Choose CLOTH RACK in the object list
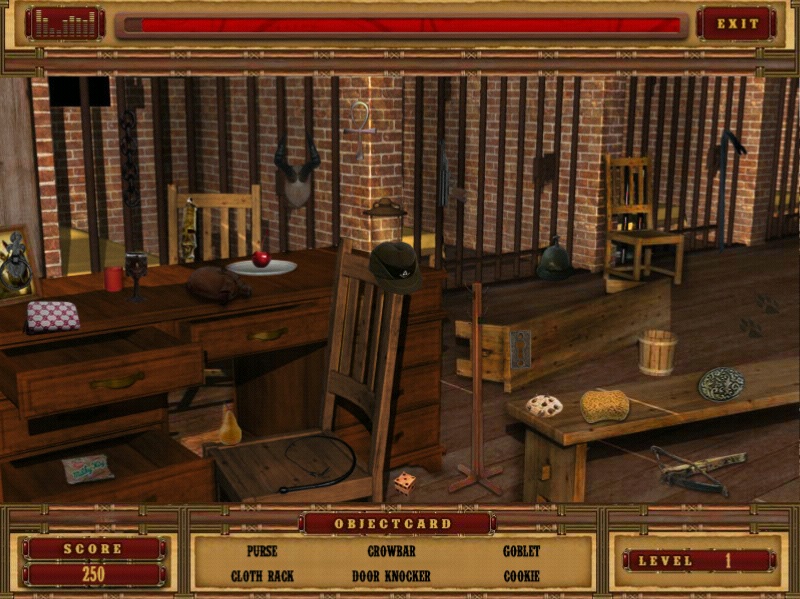The width and height of the screenshot is (800, 599). 261,576
